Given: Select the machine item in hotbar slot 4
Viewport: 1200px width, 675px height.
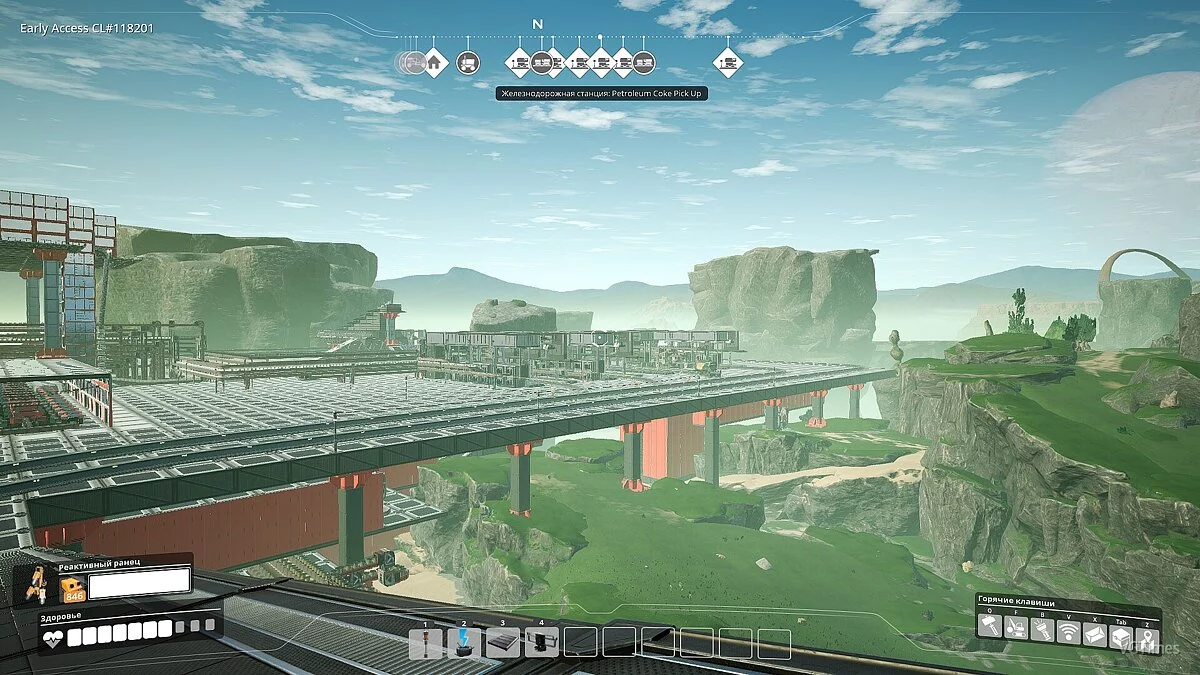Looking at the screenshot, I should [x=542, y=644].
